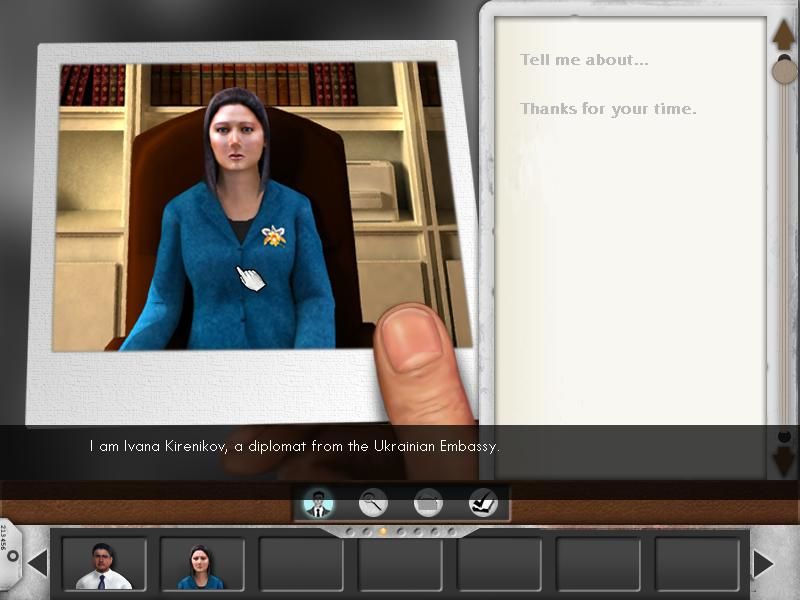
Task: Select "Thanks for your time." reply
Action: point(608,109)
